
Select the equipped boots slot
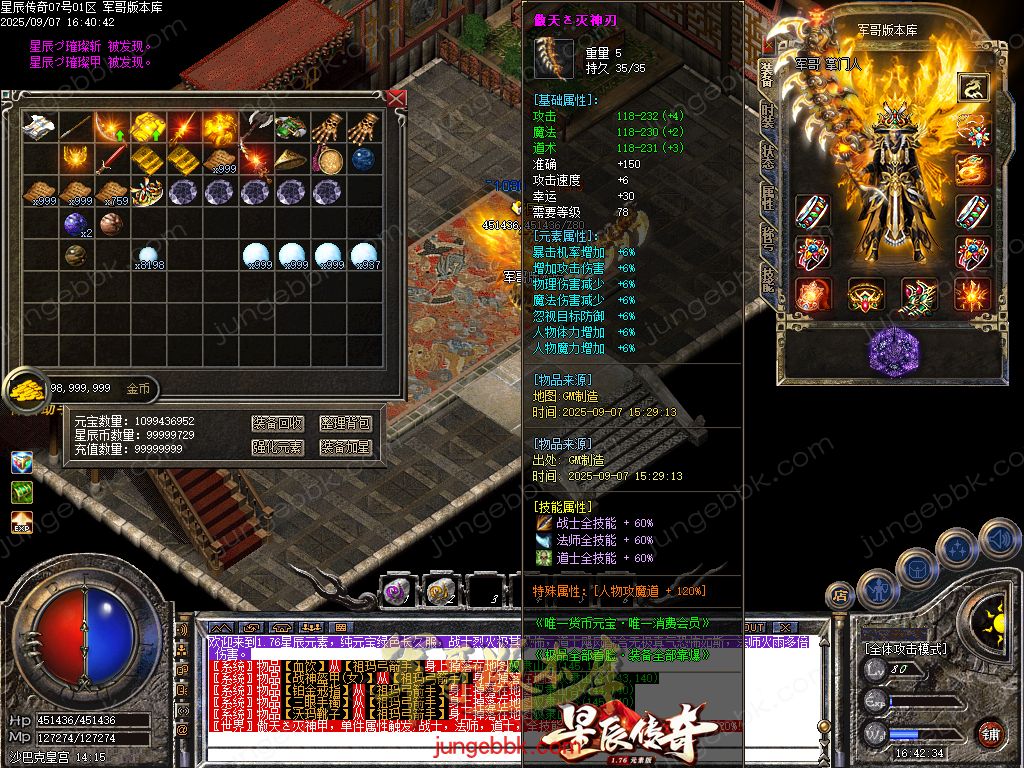click(919, 295)
